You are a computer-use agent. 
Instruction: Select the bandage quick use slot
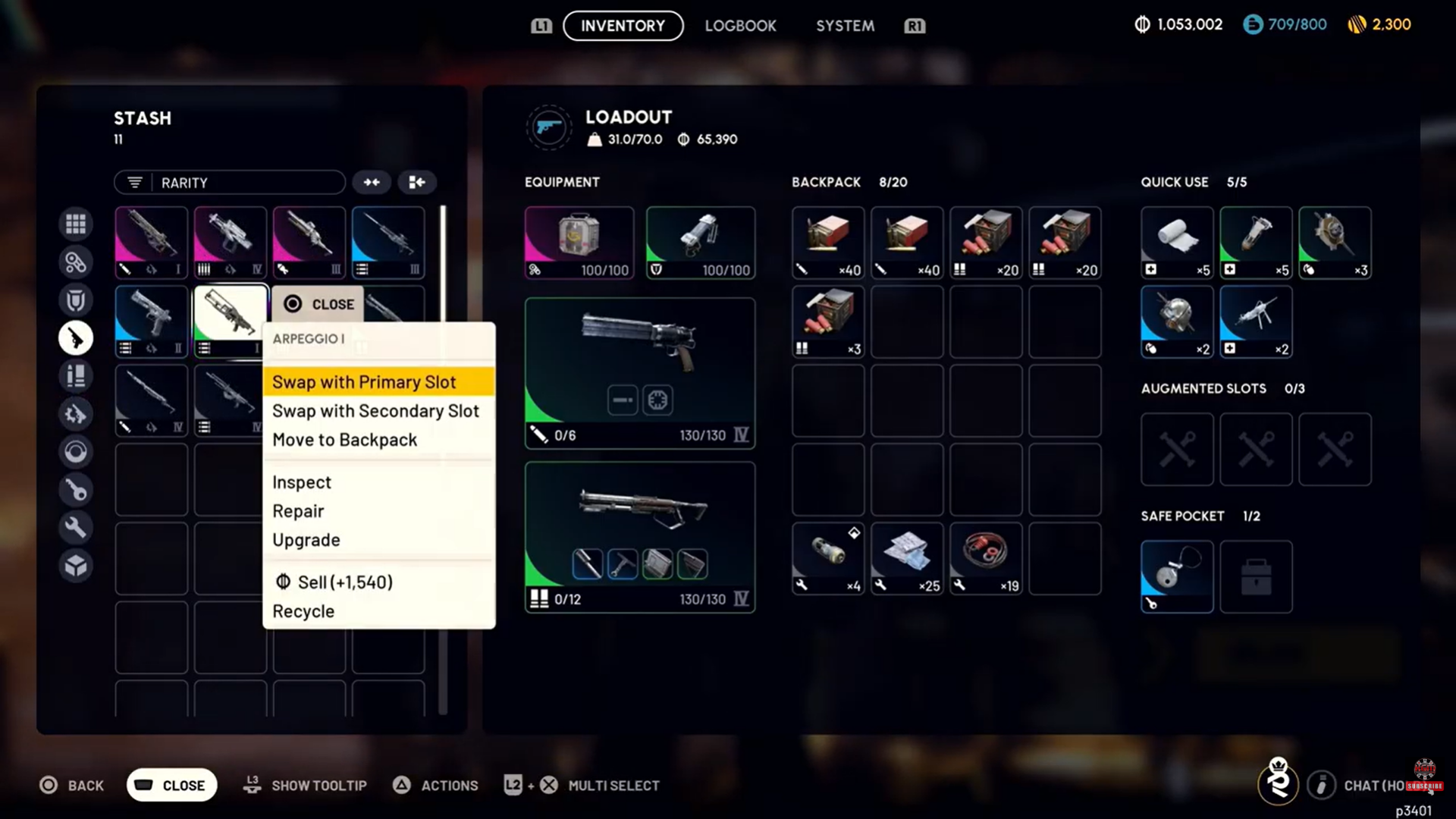1177,243
